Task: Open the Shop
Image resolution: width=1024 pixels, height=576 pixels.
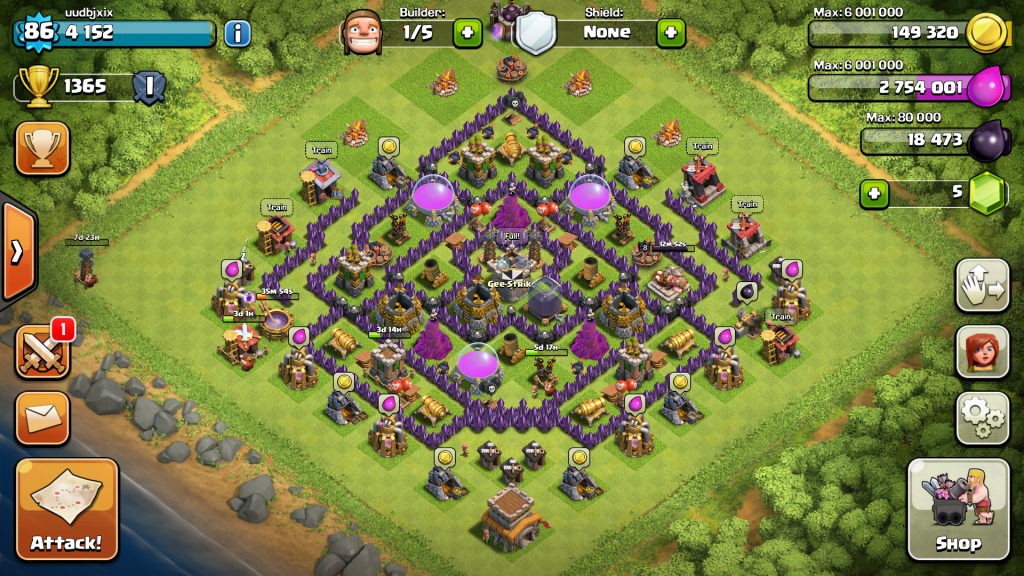Action: pyautogui.click(x=957, y=509)
